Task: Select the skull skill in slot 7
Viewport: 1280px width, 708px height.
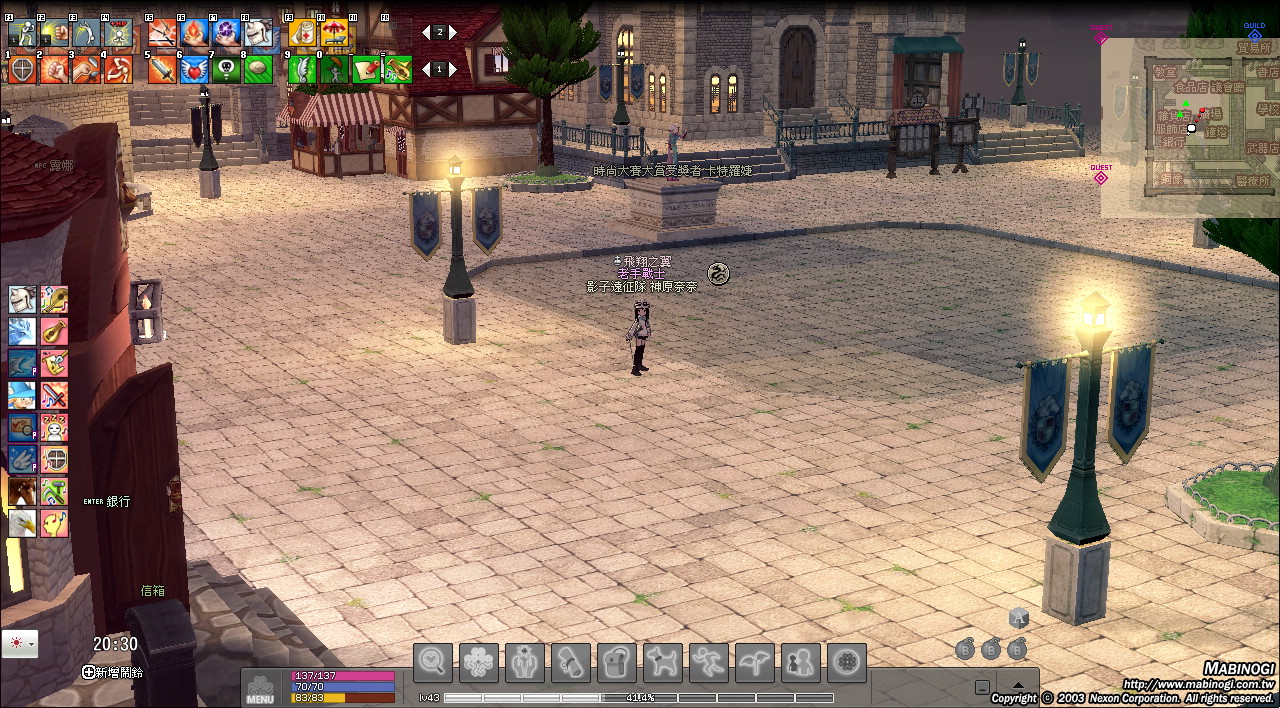Action: [x=226, y=70]
